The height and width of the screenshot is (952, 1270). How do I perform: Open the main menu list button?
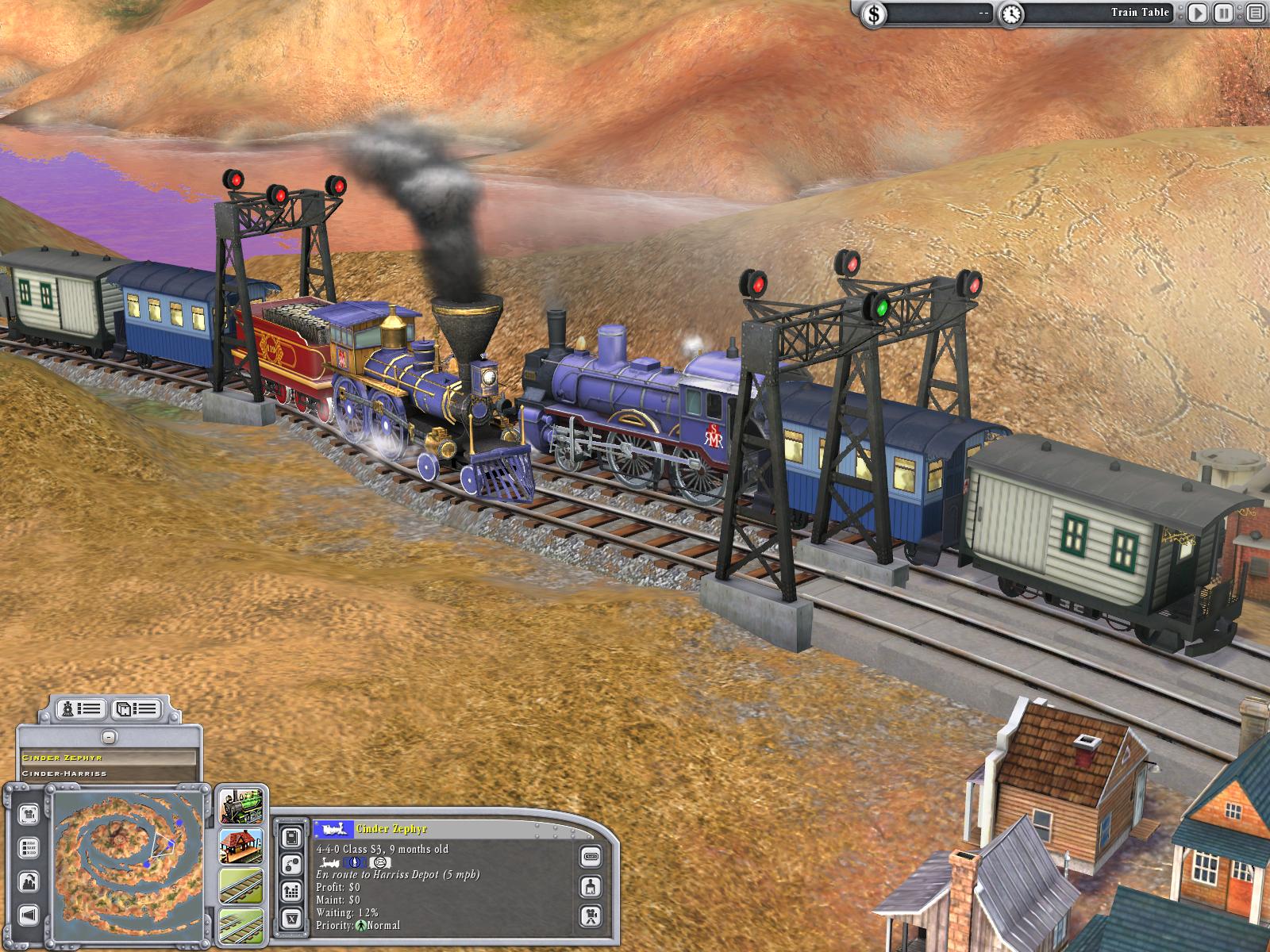coord(1254,13)
